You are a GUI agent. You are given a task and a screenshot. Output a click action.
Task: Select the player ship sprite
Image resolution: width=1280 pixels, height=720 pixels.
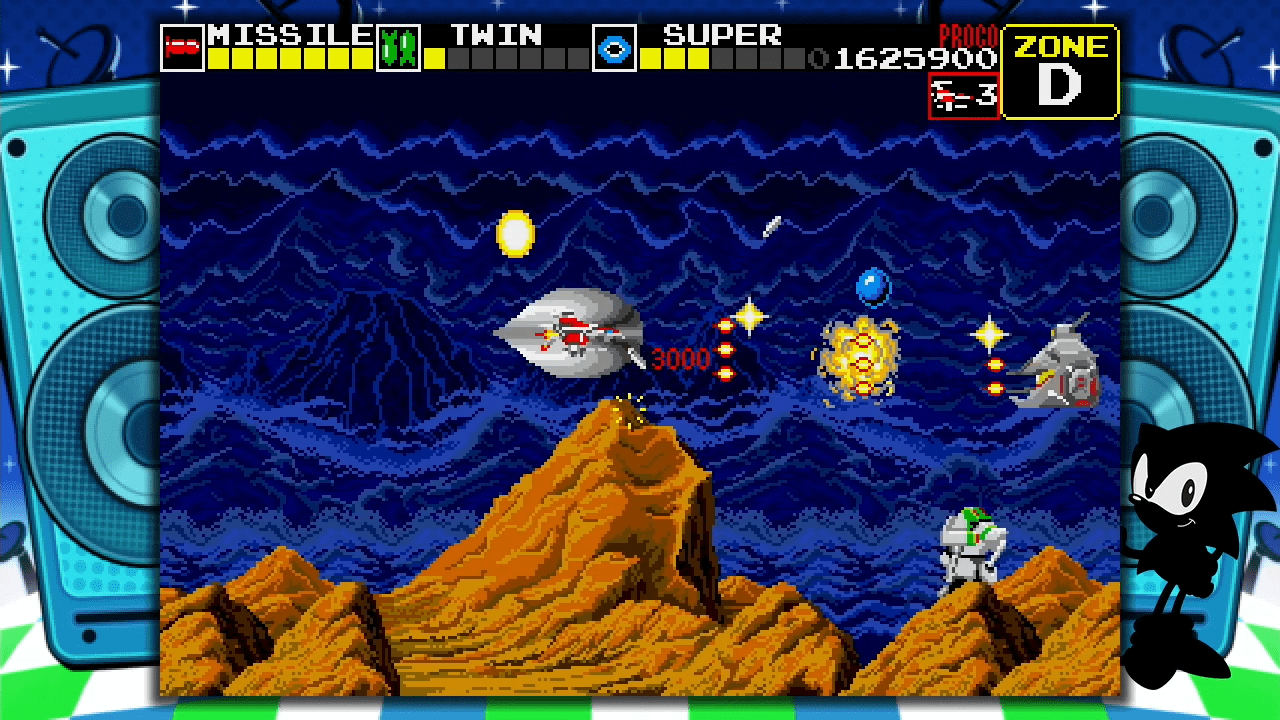click(575, 335)
